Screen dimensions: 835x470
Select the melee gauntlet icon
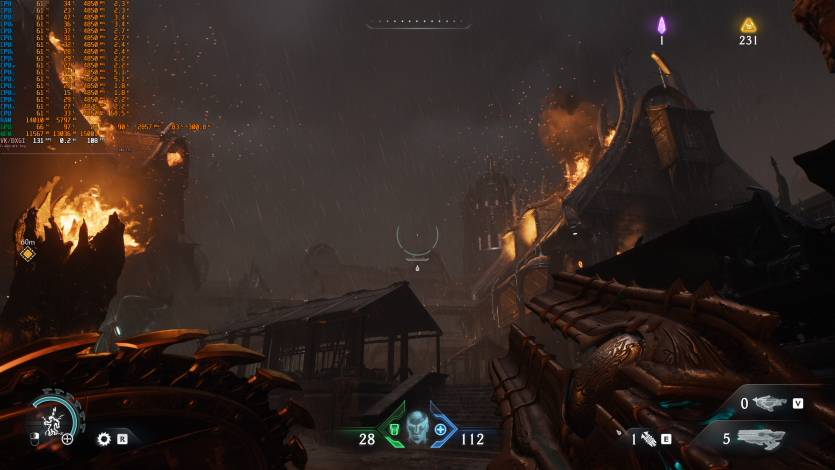(648, 438)
